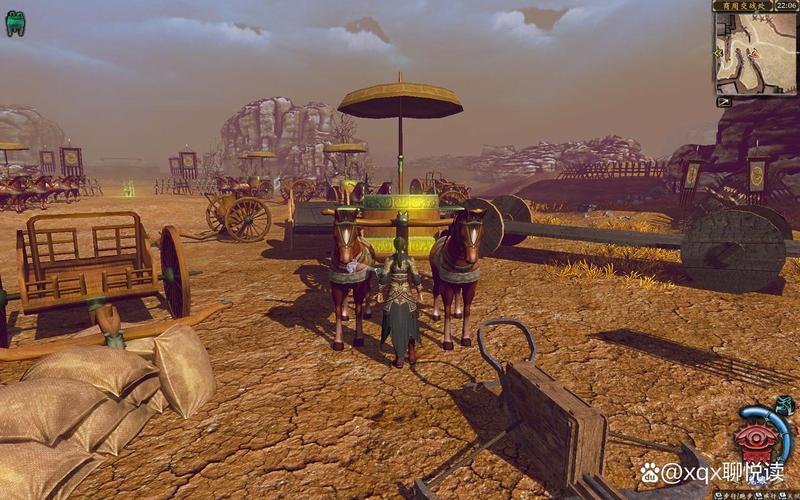Click the small dark icon above the blue arc

[785, 404]
